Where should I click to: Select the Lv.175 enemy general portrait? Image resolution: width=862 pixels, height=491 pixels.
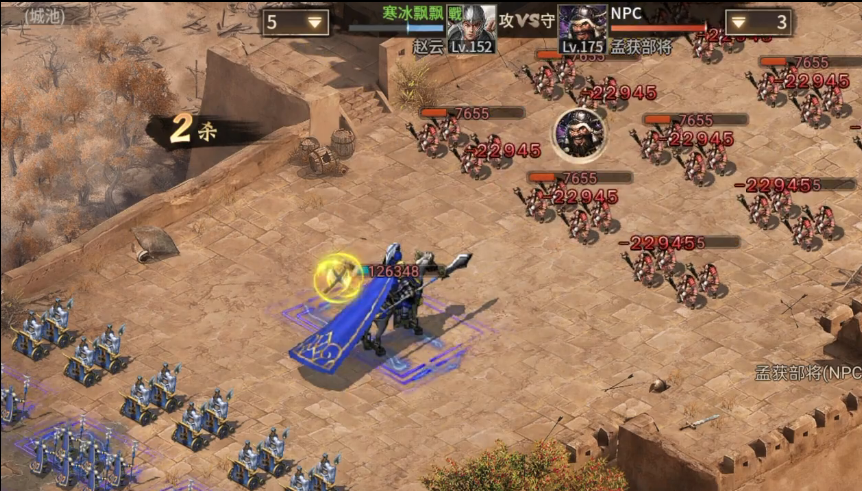(x=582, y=28)
